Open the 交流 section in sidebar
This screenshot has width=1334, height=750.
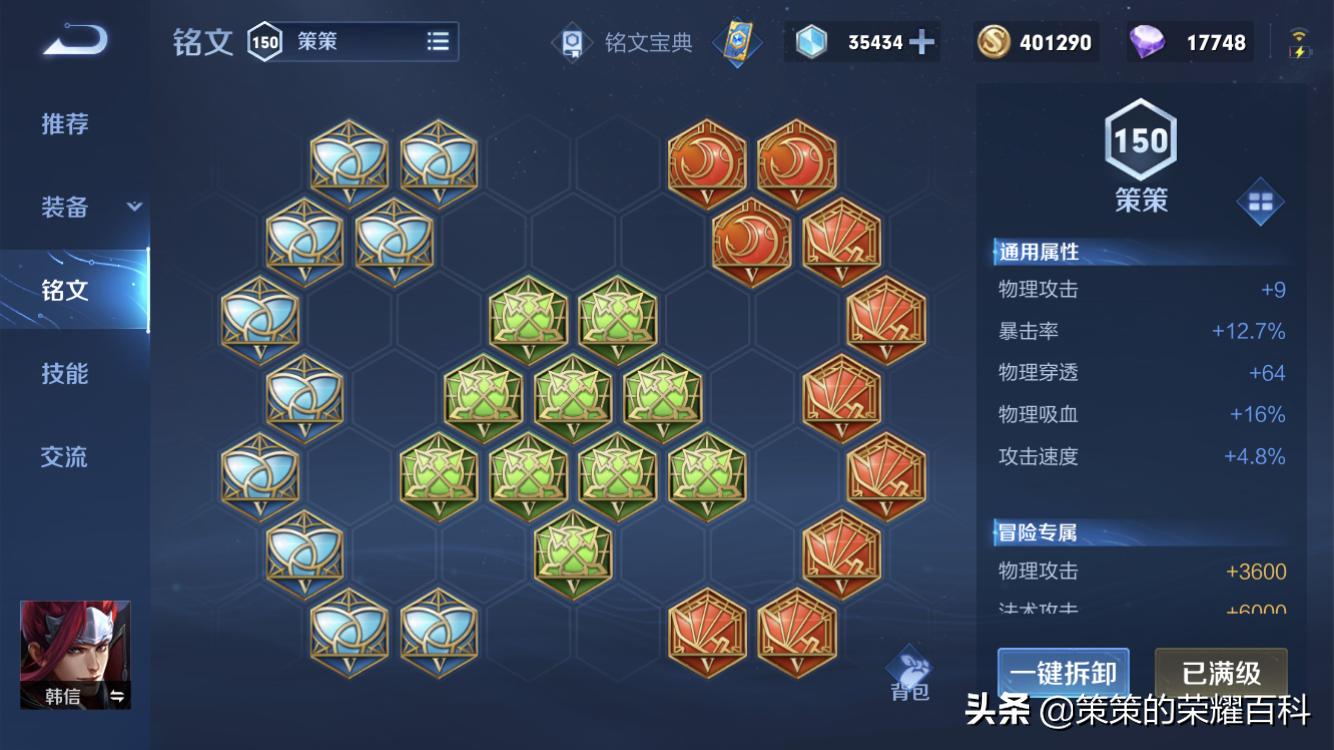(62, 457)
